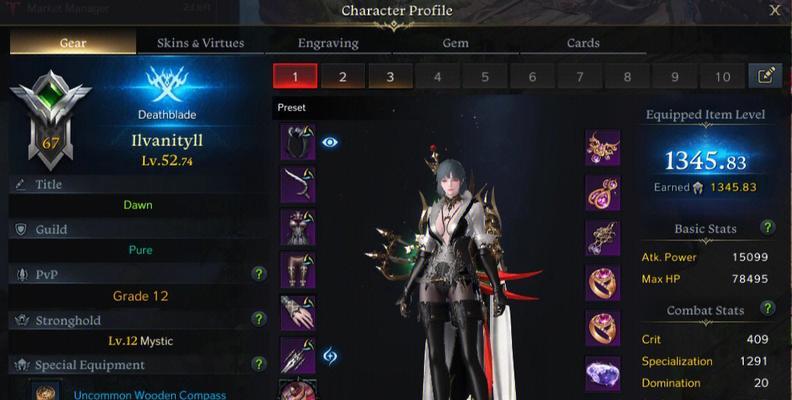Toggle the helmet visibility eye icon
This screenshot has height=400, width=792.
(330, 143)
